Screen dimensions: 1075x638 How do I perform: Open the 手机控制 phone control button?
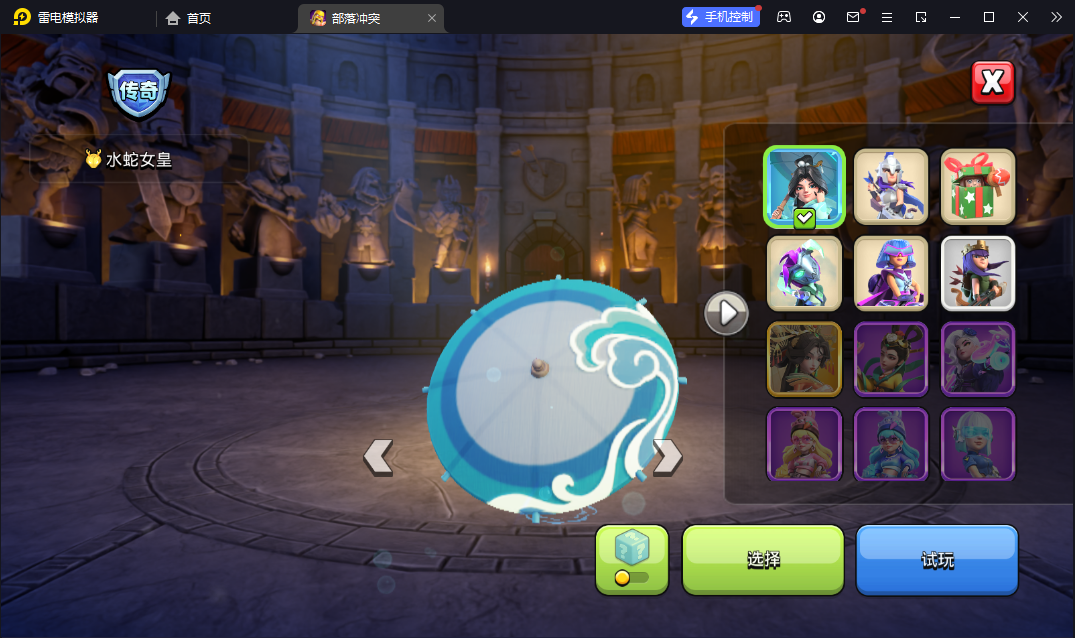[x=719, y=17]
